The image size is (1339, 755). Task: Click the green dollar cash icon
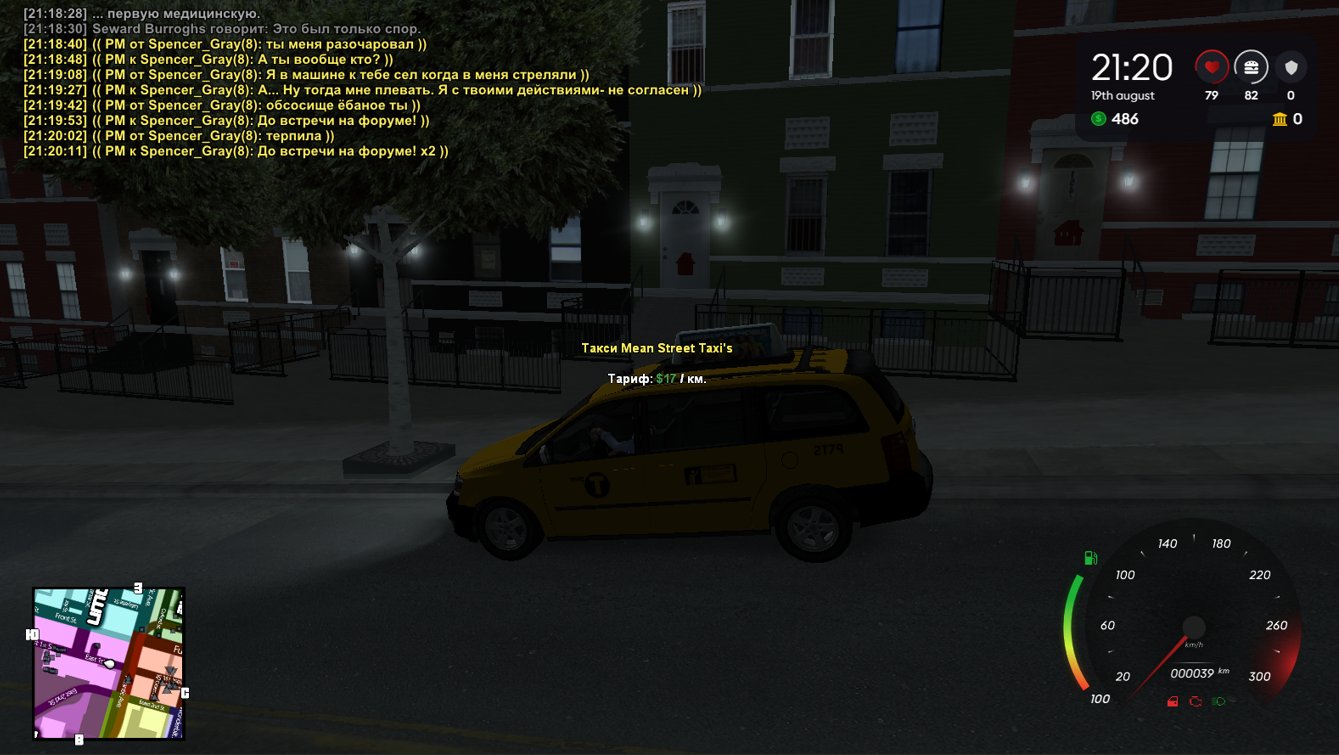pyautogui.click(x=1099, y=119)
